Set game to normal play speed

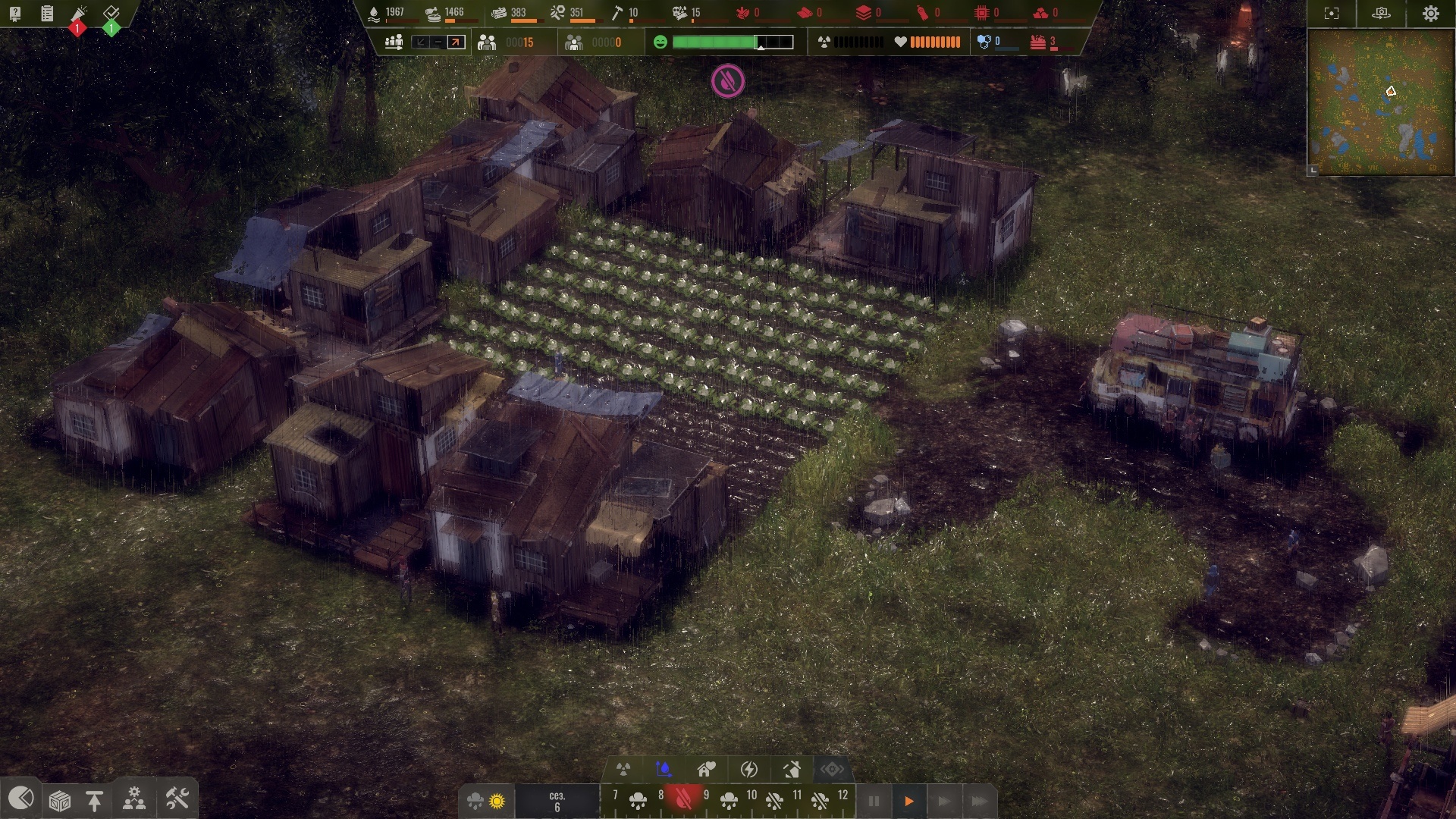[908, 802]
